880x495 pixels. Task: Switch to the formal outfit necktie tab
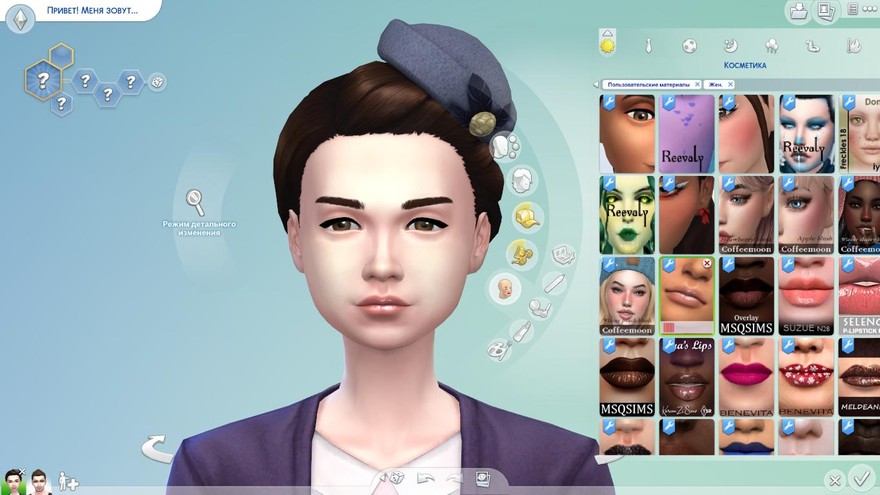(648, 46)
